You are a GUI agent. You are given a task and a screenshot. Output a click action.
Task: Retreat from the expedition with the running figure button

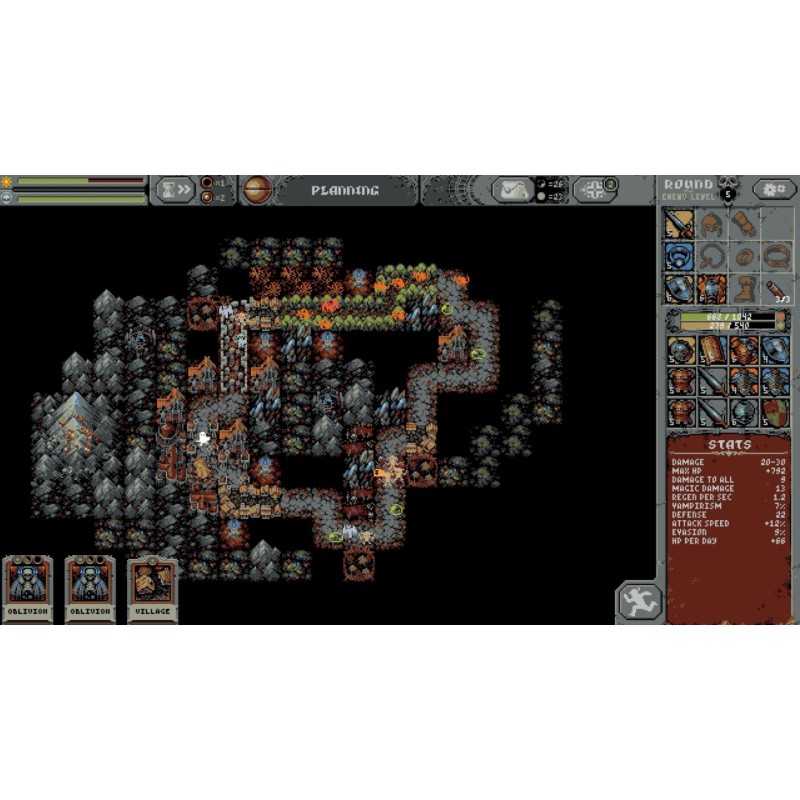pos(639,602)
